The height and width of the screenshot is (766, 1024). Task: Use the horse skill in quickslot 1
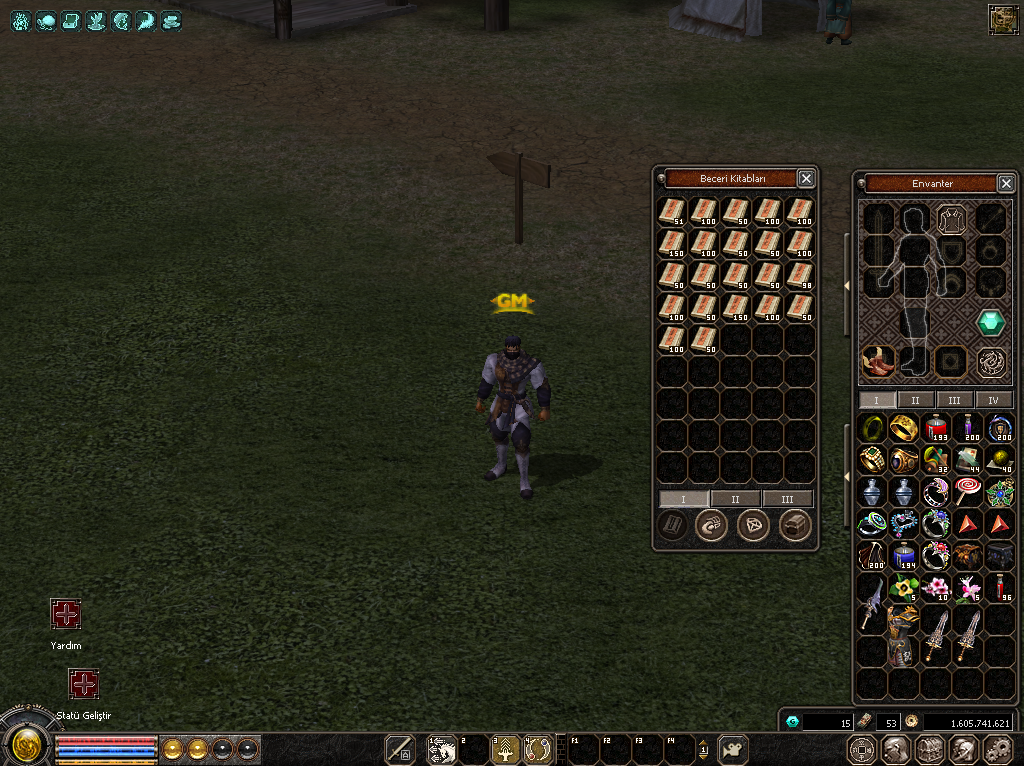[441, 749]
